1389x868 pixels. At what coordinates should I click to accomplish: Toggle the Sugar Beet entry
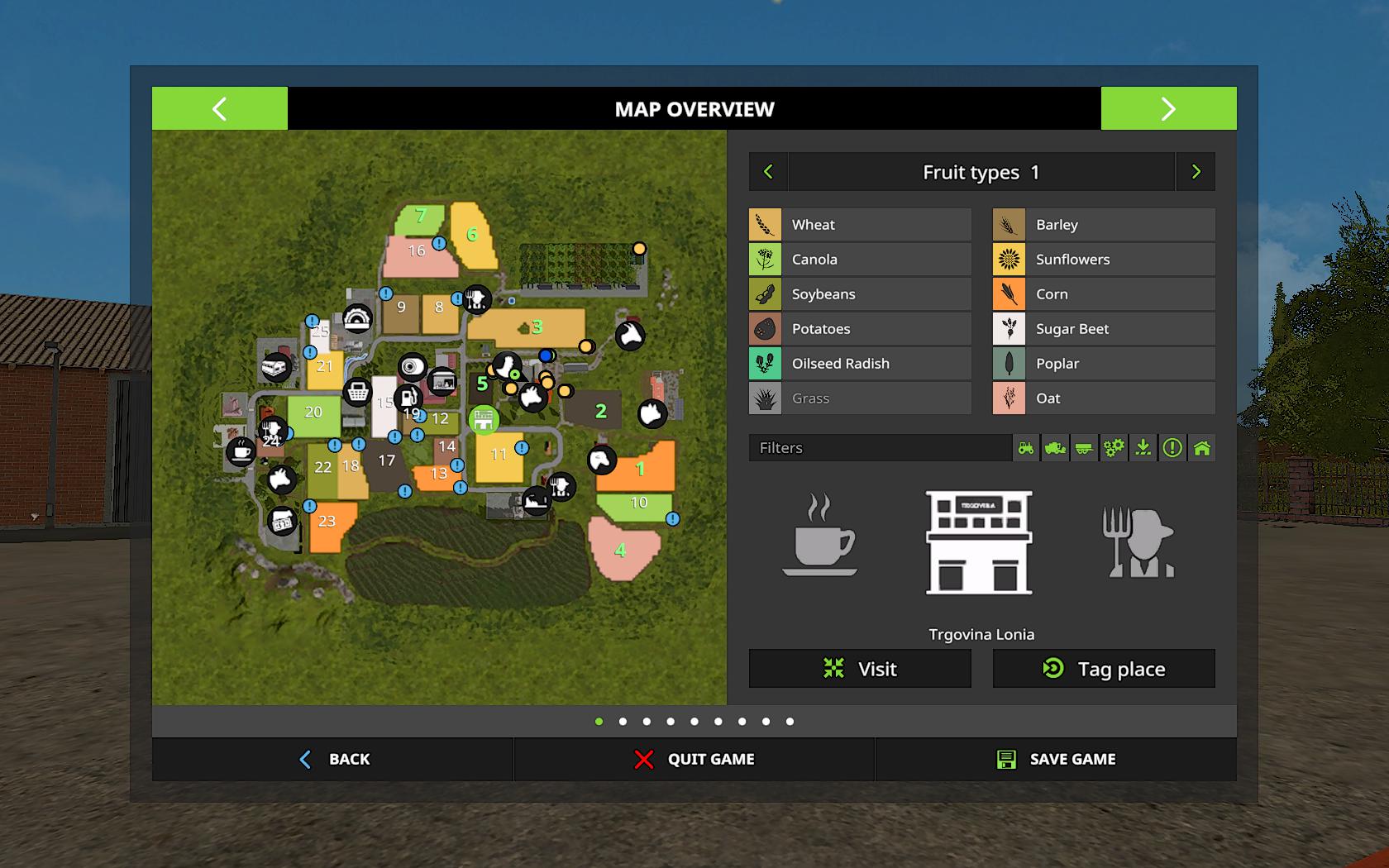tap(1104, 329)
